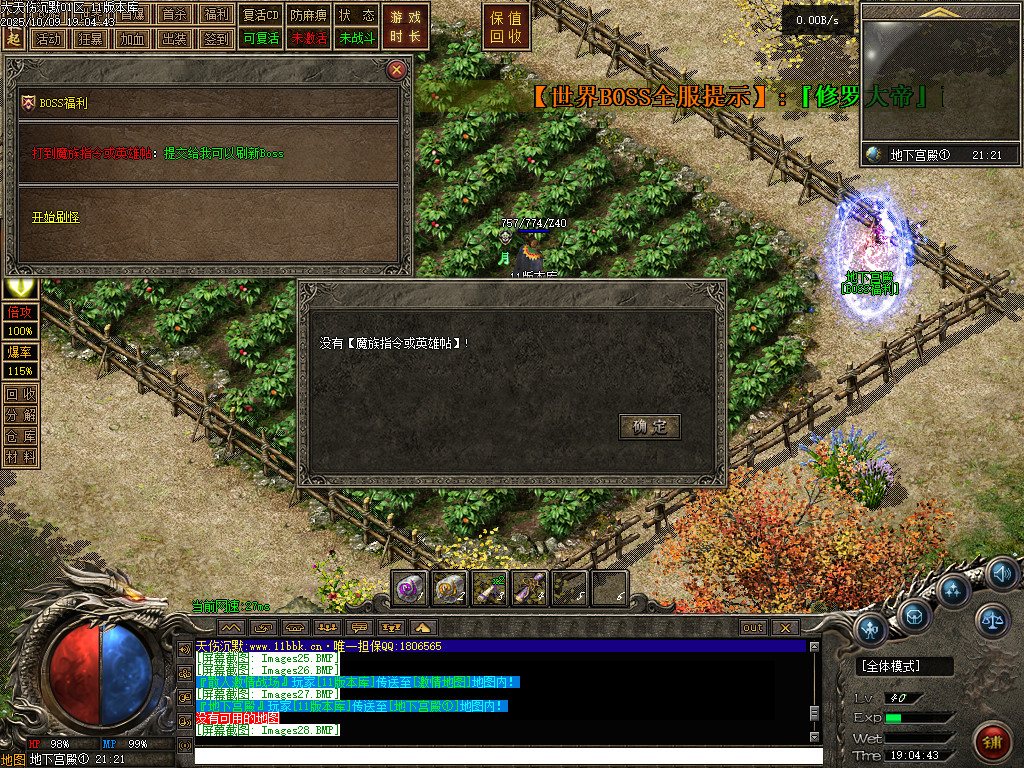The width and height of the screenshot is (1024, 768).
Task: Open the 仓库 warehouse
Action: pyautogui.click(x=21, y=435)
